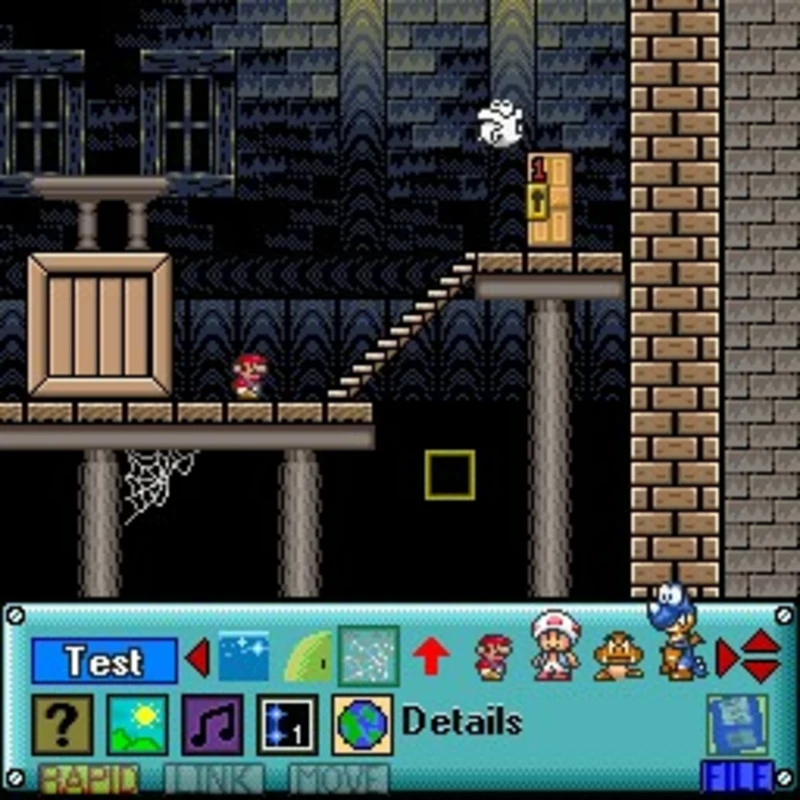The image size is (800, 800).
Task: Choose the Goomba enemy sprite
Action: pos(618,657)
